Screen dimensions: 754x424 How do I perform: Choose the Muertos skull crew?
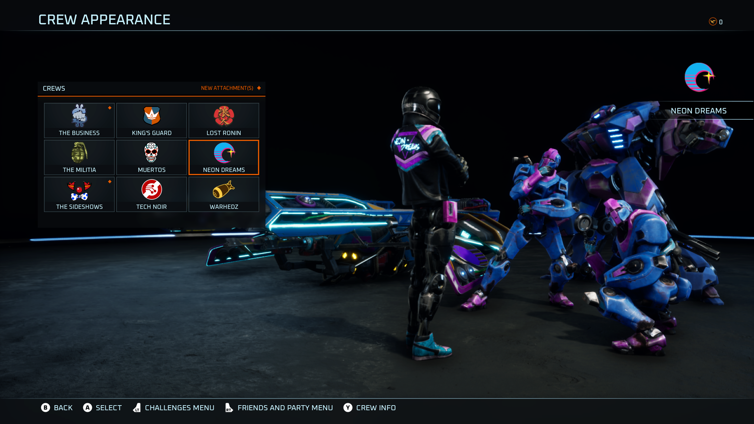pos(151,157)
